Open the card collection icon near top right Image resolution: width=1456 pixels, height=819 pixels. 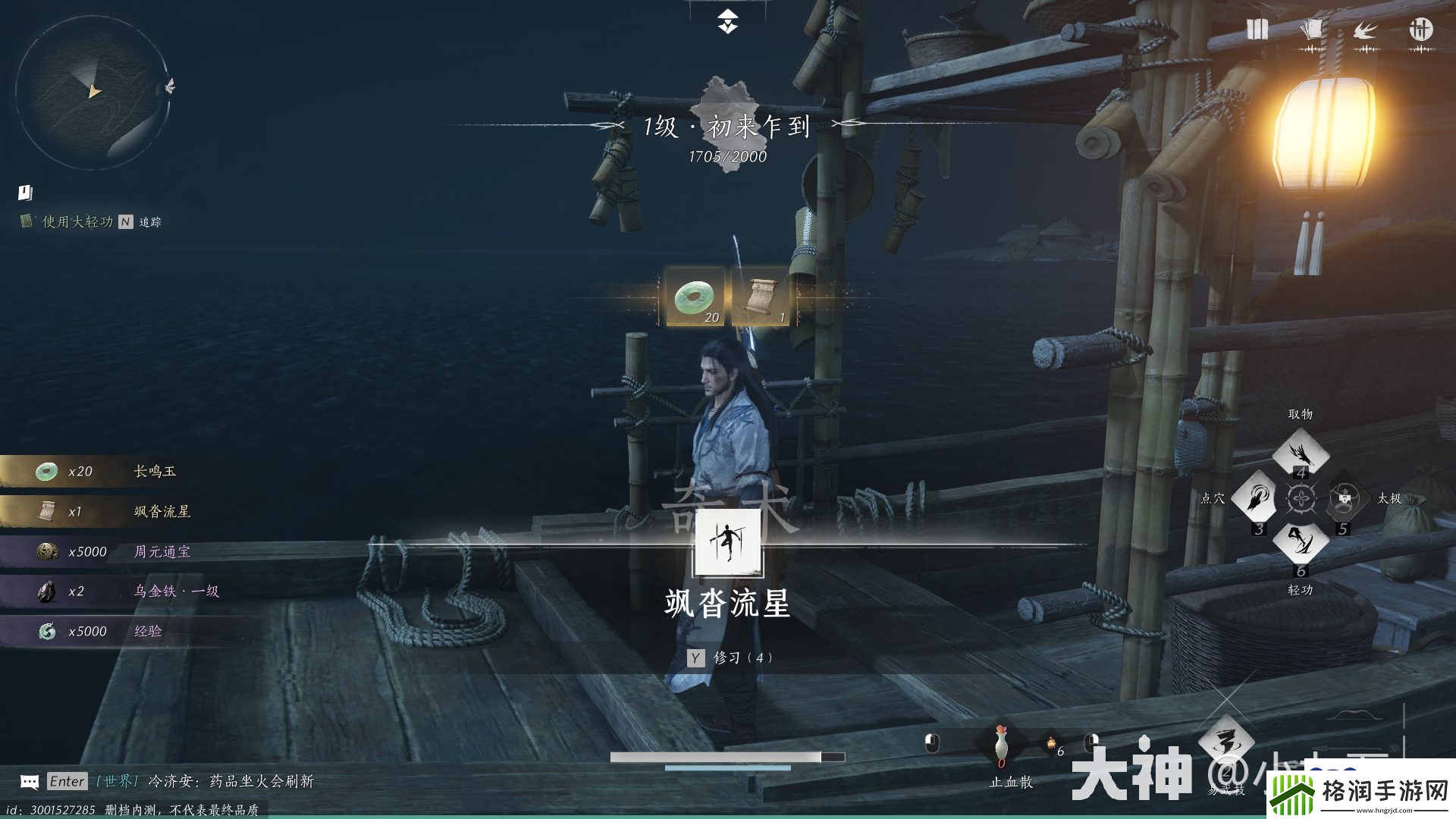(x=1311, y=30)
